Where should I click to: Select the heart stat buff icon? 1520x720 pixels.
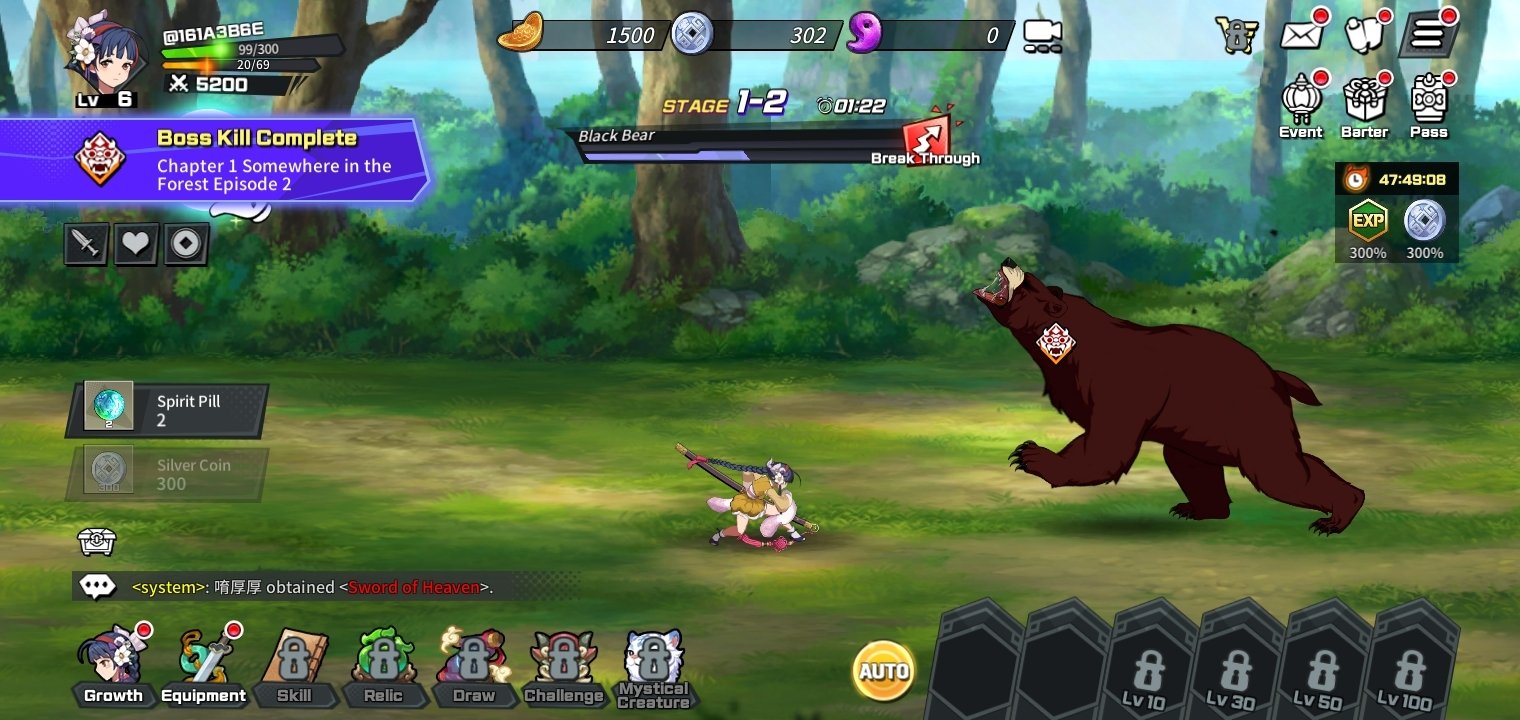[136, 244]
